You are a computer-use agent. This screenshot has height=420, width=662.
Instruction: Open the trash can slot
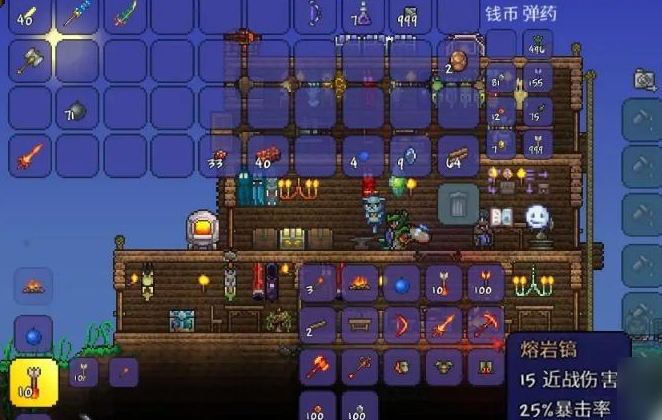pyautogui.click(x=458, y=204)
